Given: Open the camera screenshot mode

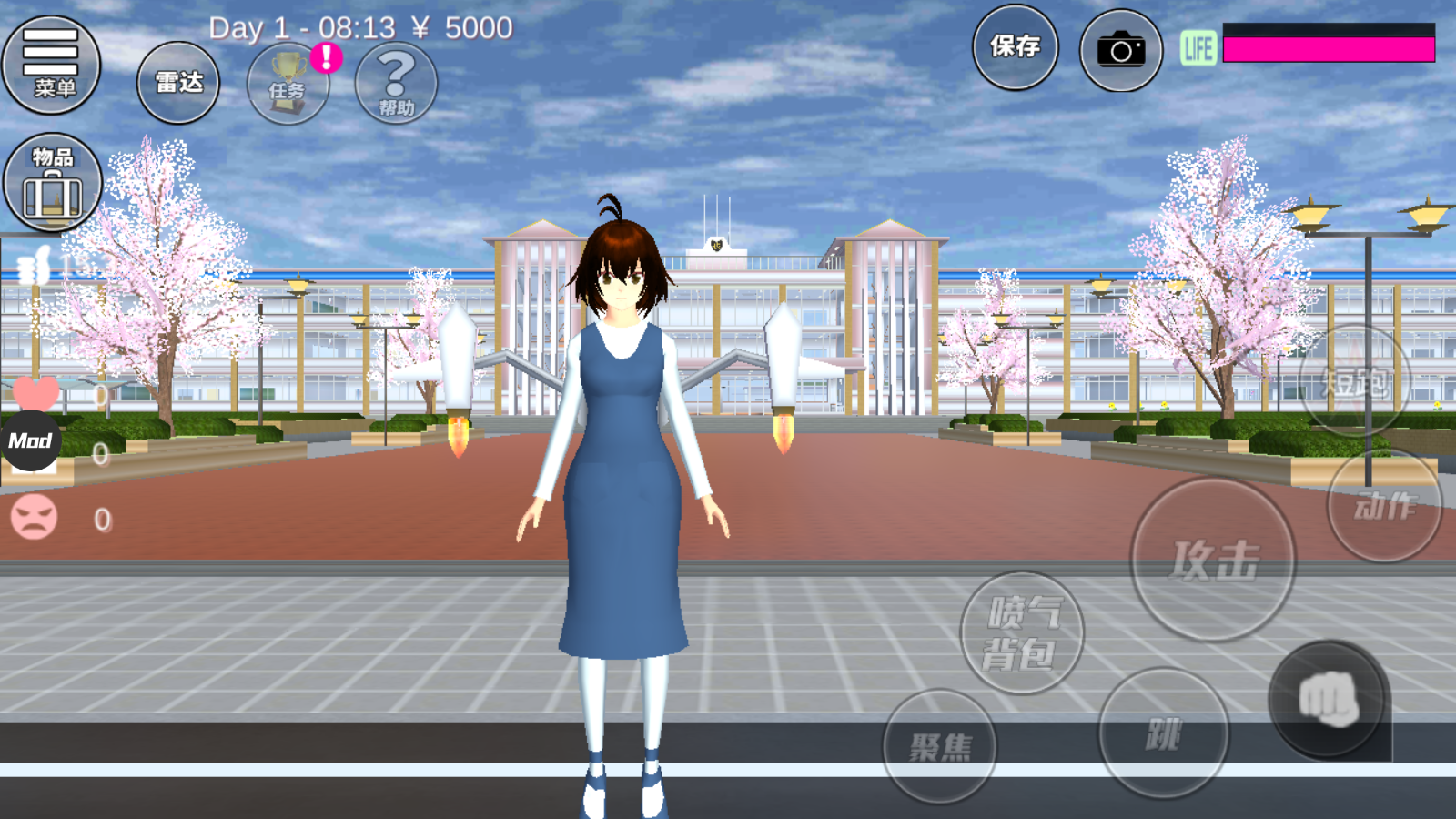Looking at the screenshot, I should (x=1120, y=51).
